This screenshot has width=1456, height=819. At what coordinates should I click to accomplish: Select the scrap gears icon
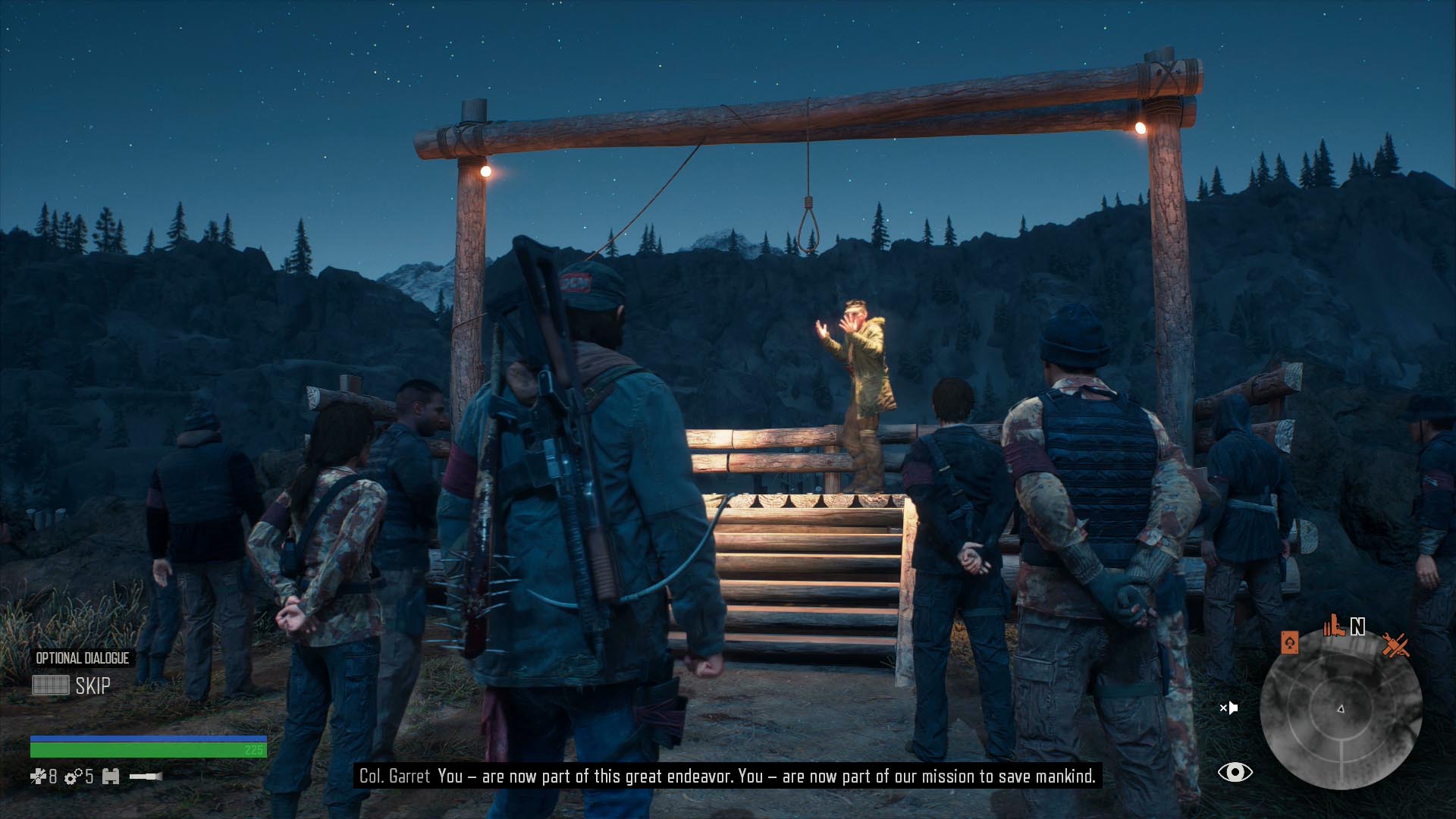point(74,777)
